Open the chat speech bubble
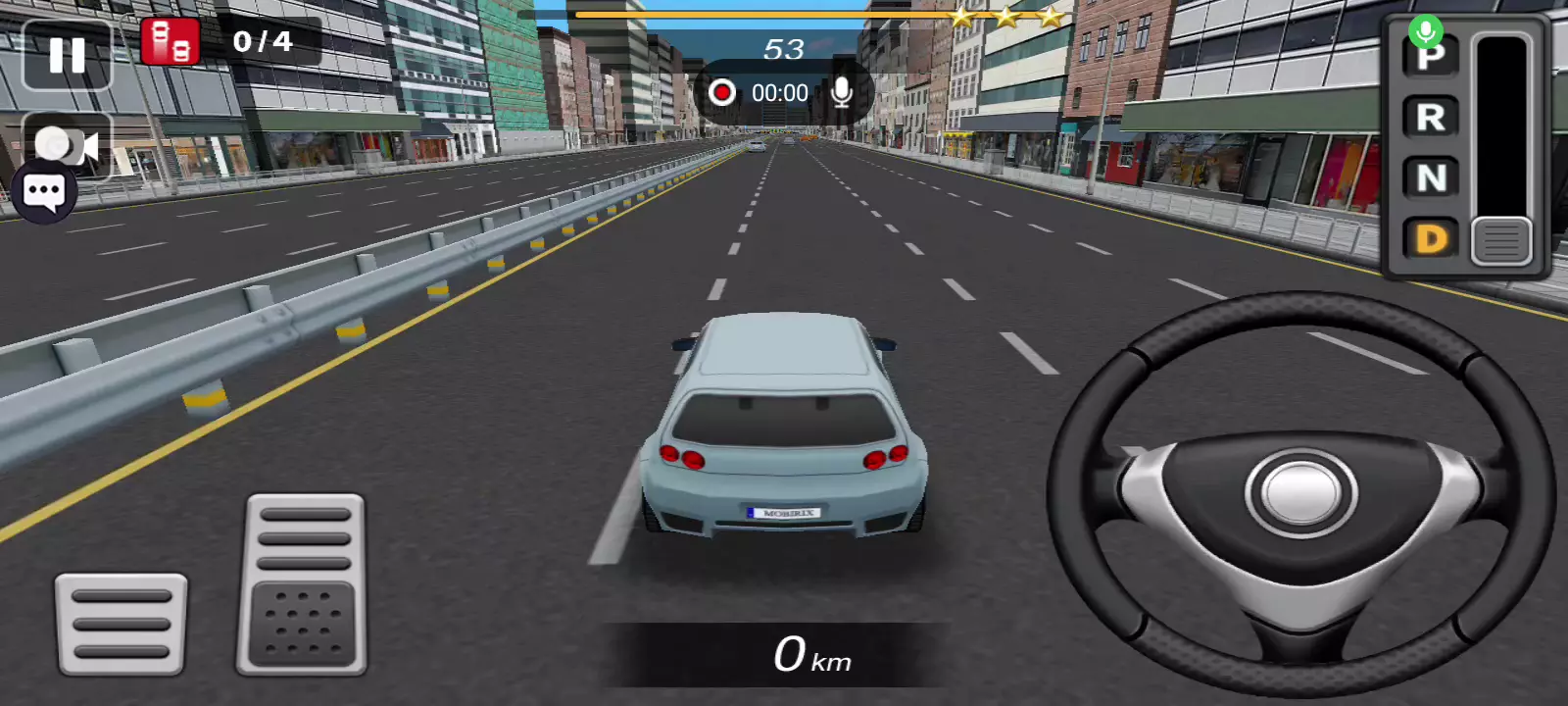Image resolution: width=1568 pixels, height=706 pixels. (45, 192)
